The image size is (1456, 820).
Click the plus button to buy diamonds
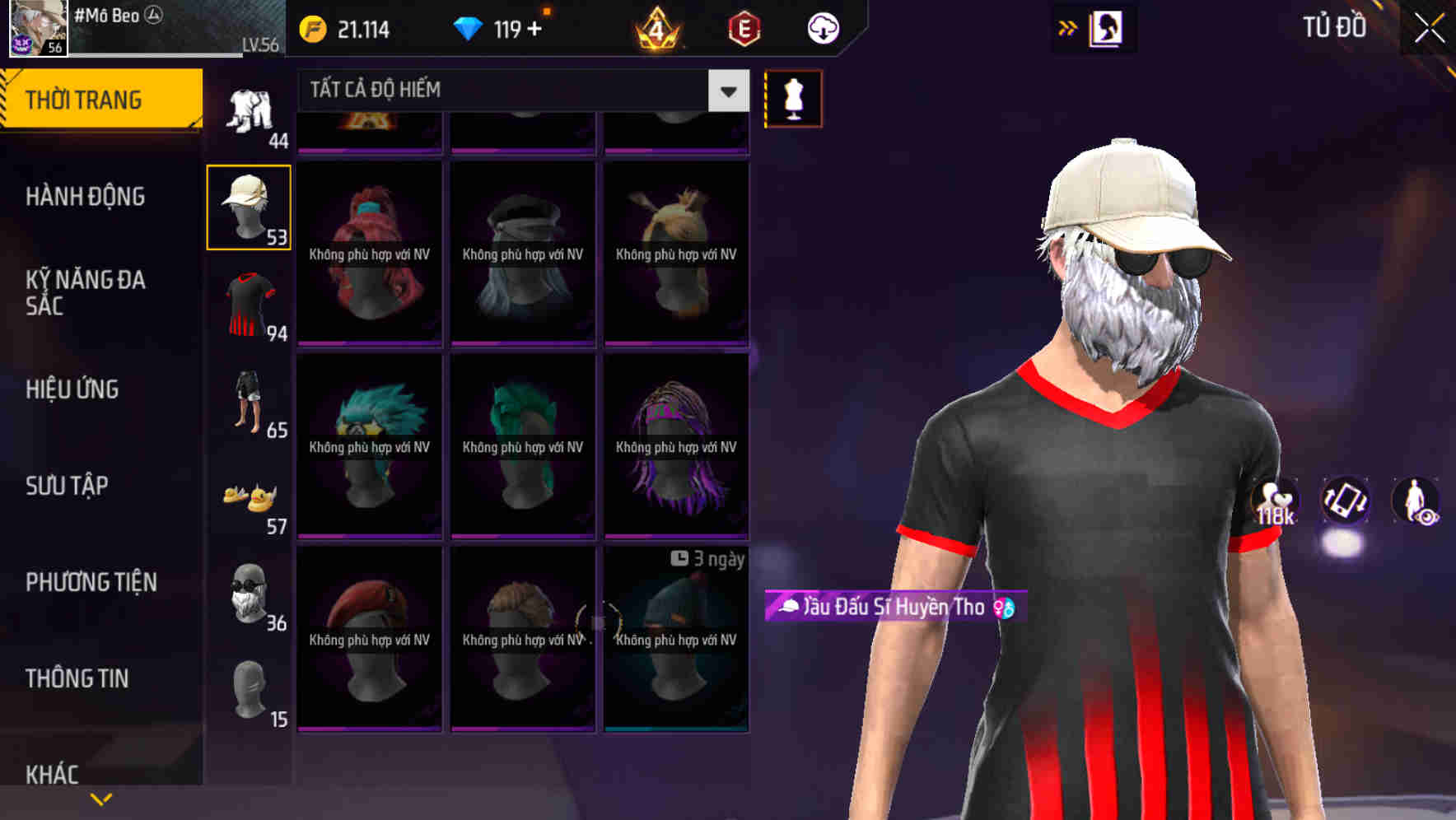(x=535, y=27)
